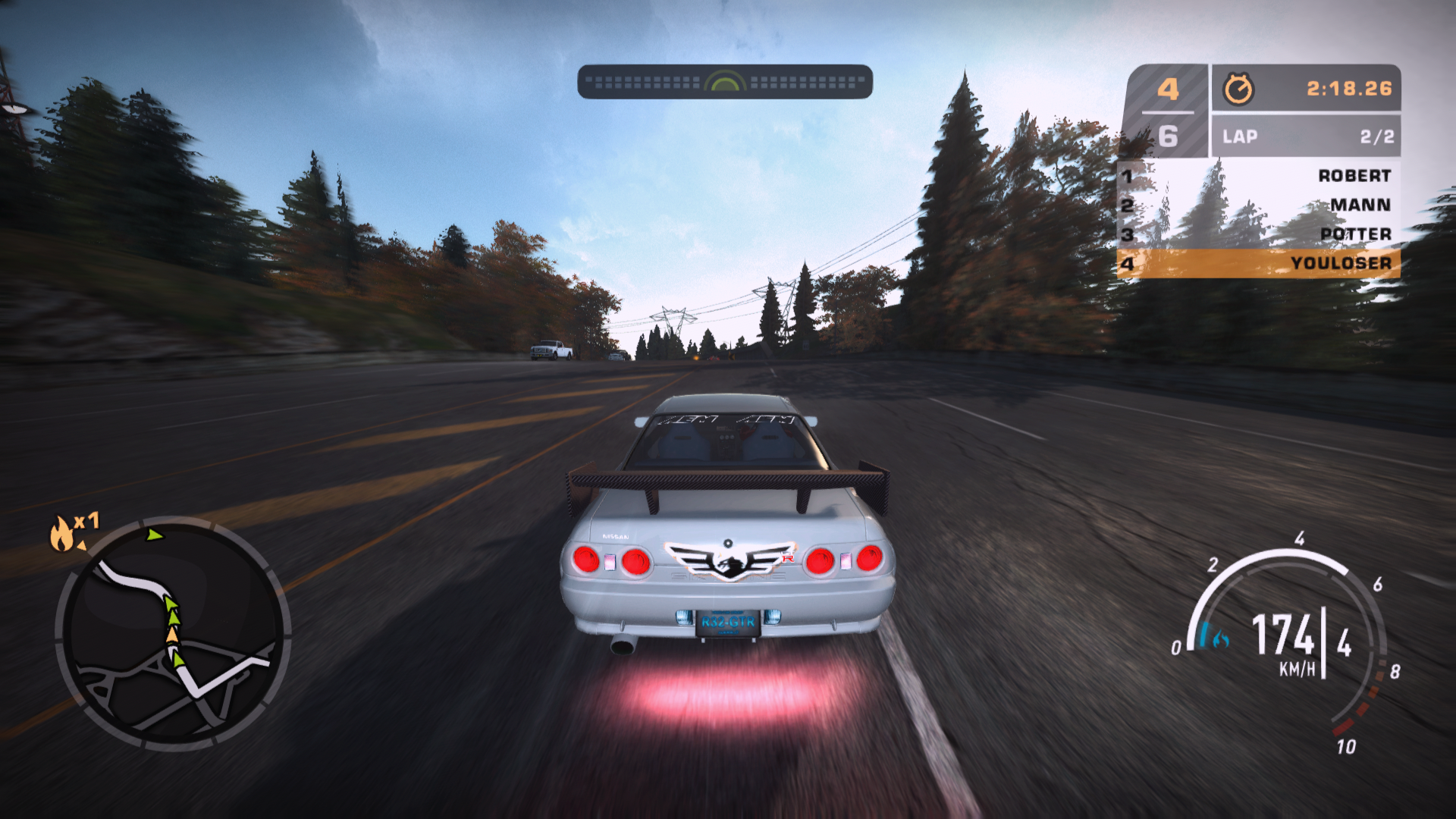This screenshot has height=819, width=1456.
Task: Click the flame heat level icon
Action: [62, 533]
